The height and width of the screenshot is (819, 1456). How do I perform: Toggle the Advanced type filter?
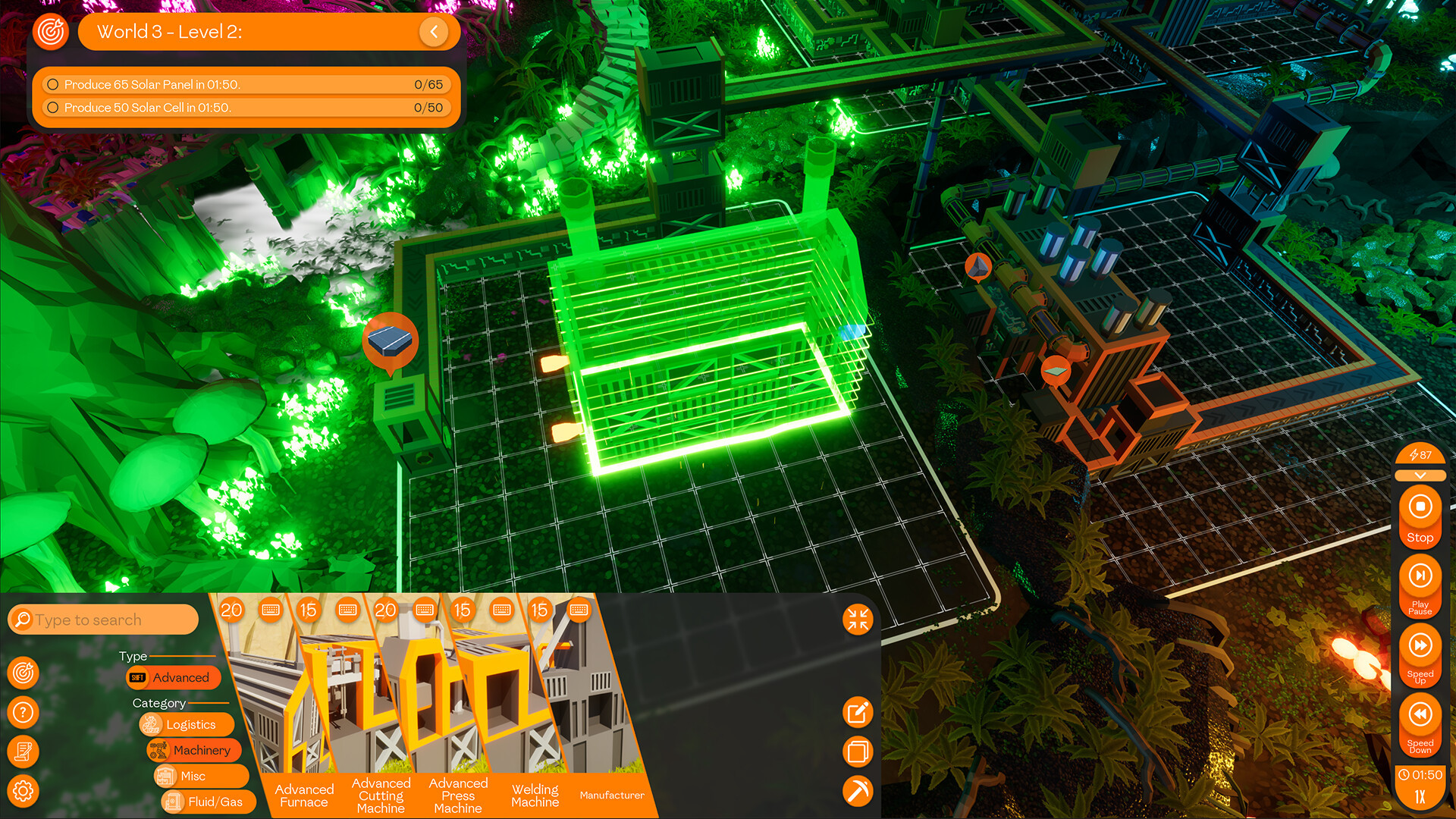(174, 677)
